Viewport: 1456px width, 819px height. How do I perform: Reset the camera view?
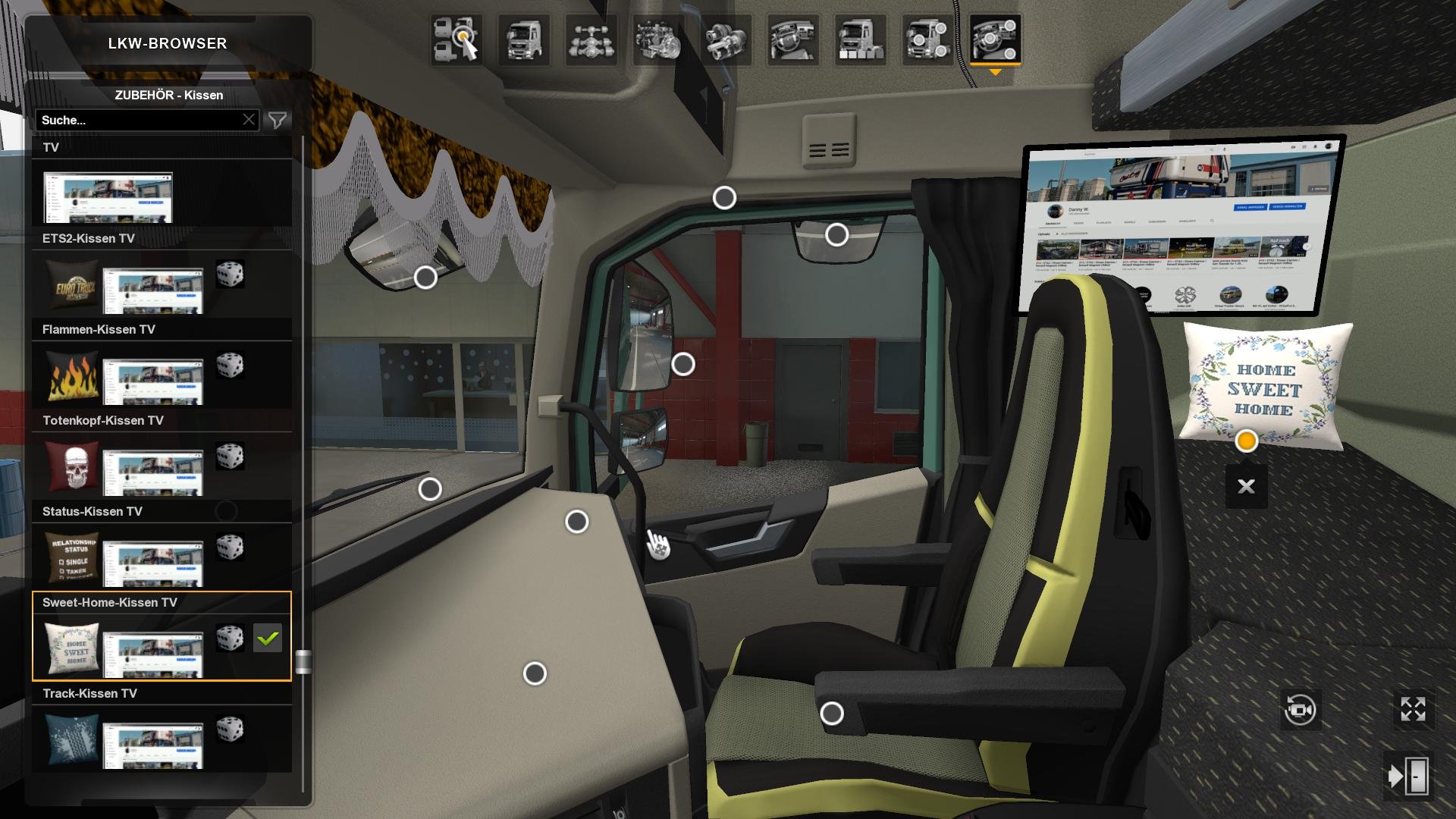1300,710
